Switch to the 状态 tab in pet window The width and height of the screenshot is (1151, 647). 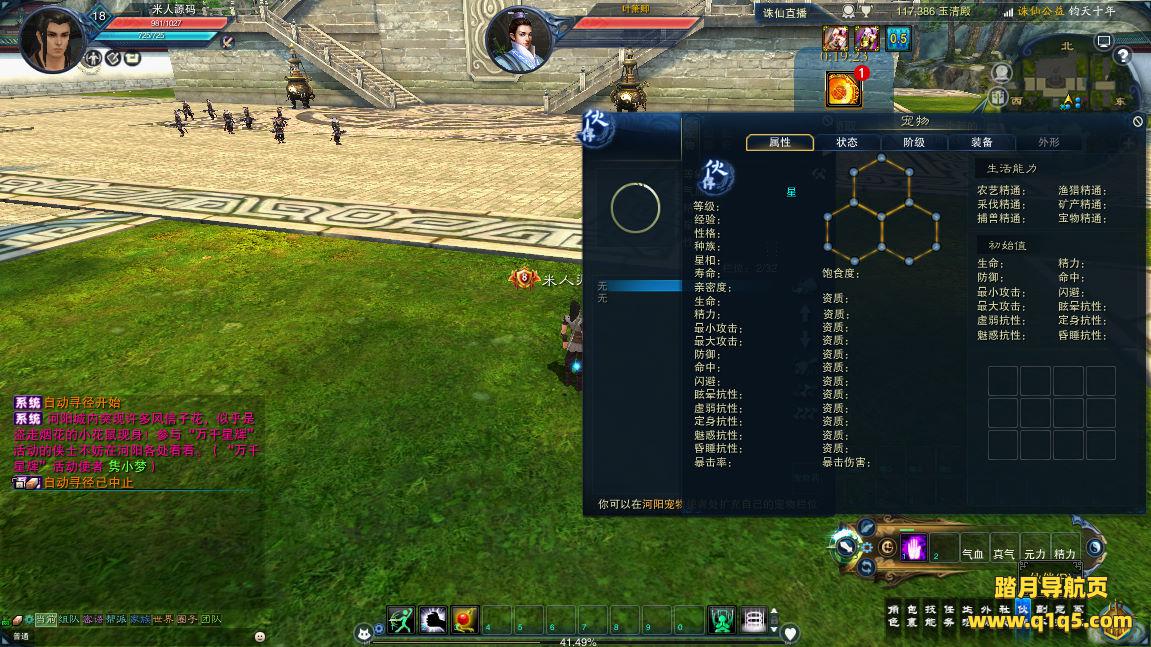[x=846, y=142]
